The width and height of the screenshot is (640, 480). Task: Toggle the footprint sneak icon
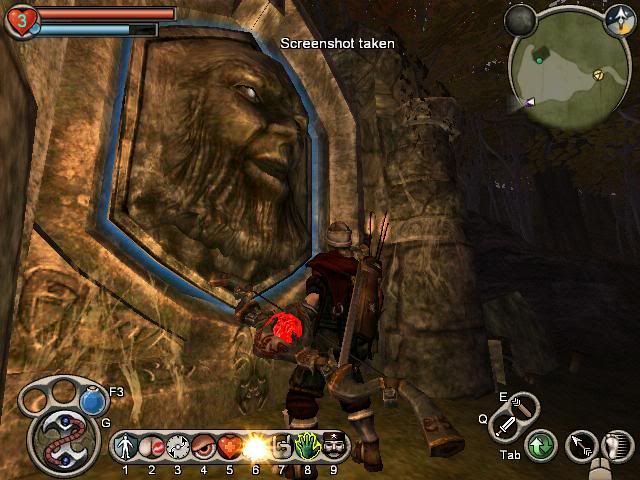(618, 445)
